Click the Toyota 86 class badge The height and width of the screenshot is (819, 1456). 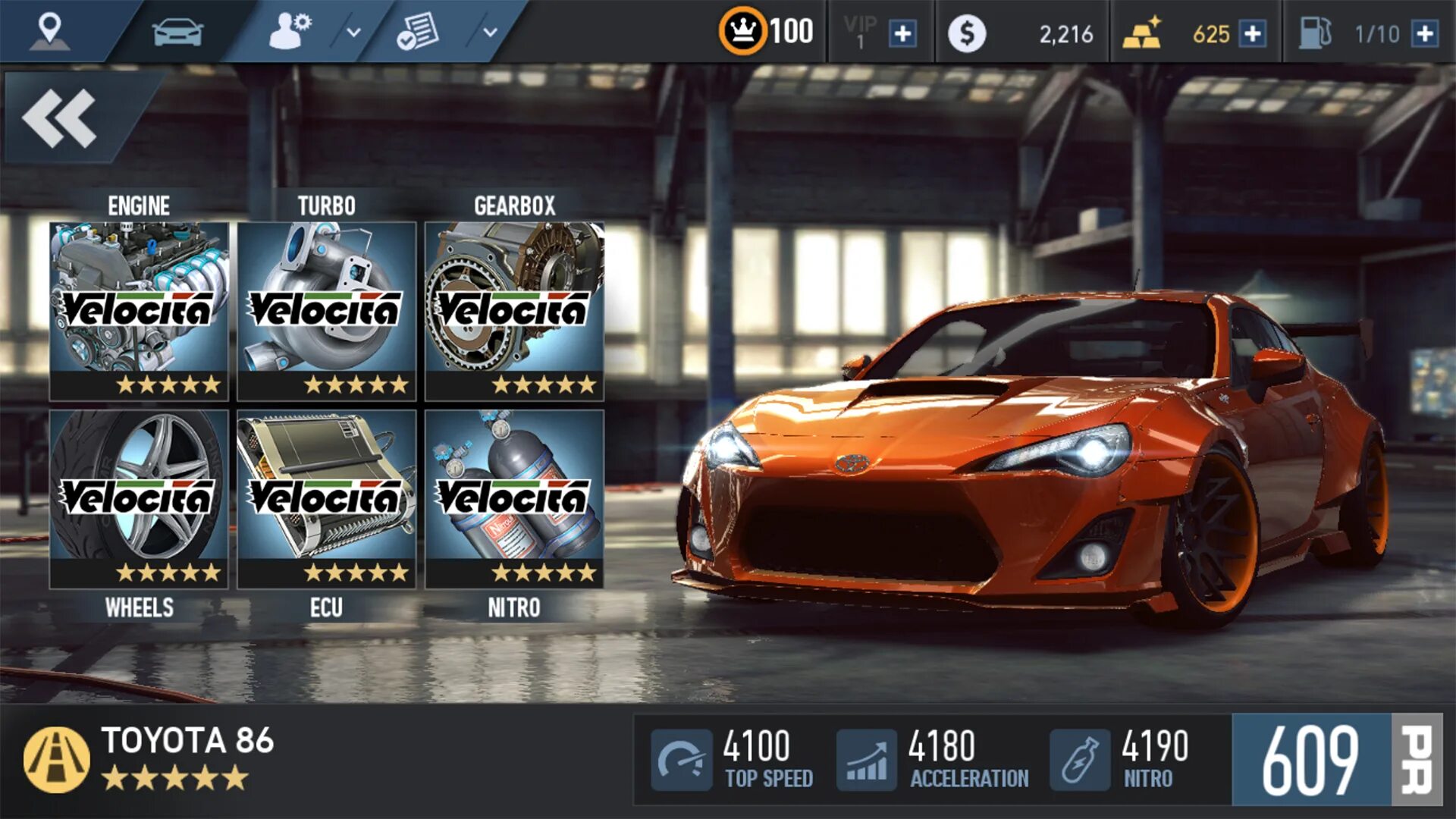(57, 760)
